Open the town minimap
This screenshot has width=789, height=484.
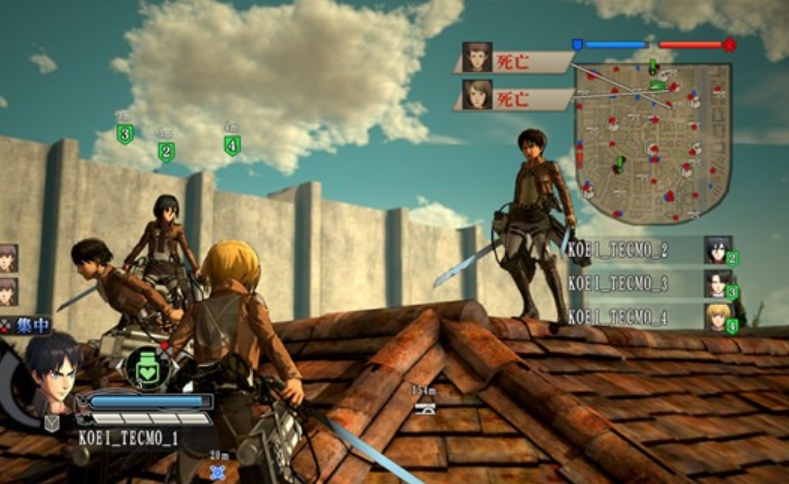pyautogui.click(x=653, y=130)
